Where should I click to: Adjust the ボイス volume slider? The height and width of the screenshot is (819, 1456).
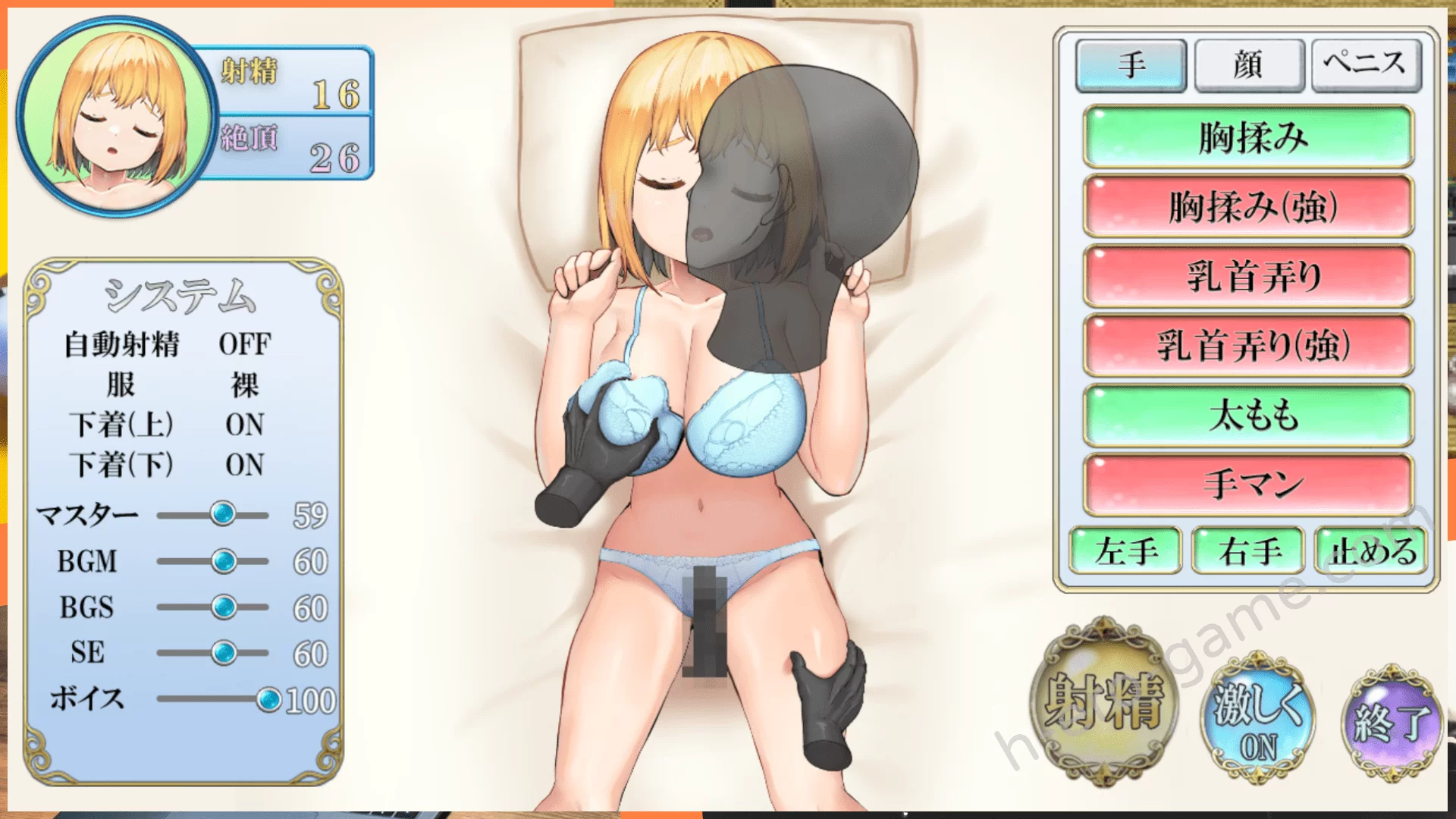pyautogui.click(x=268, y=700)
